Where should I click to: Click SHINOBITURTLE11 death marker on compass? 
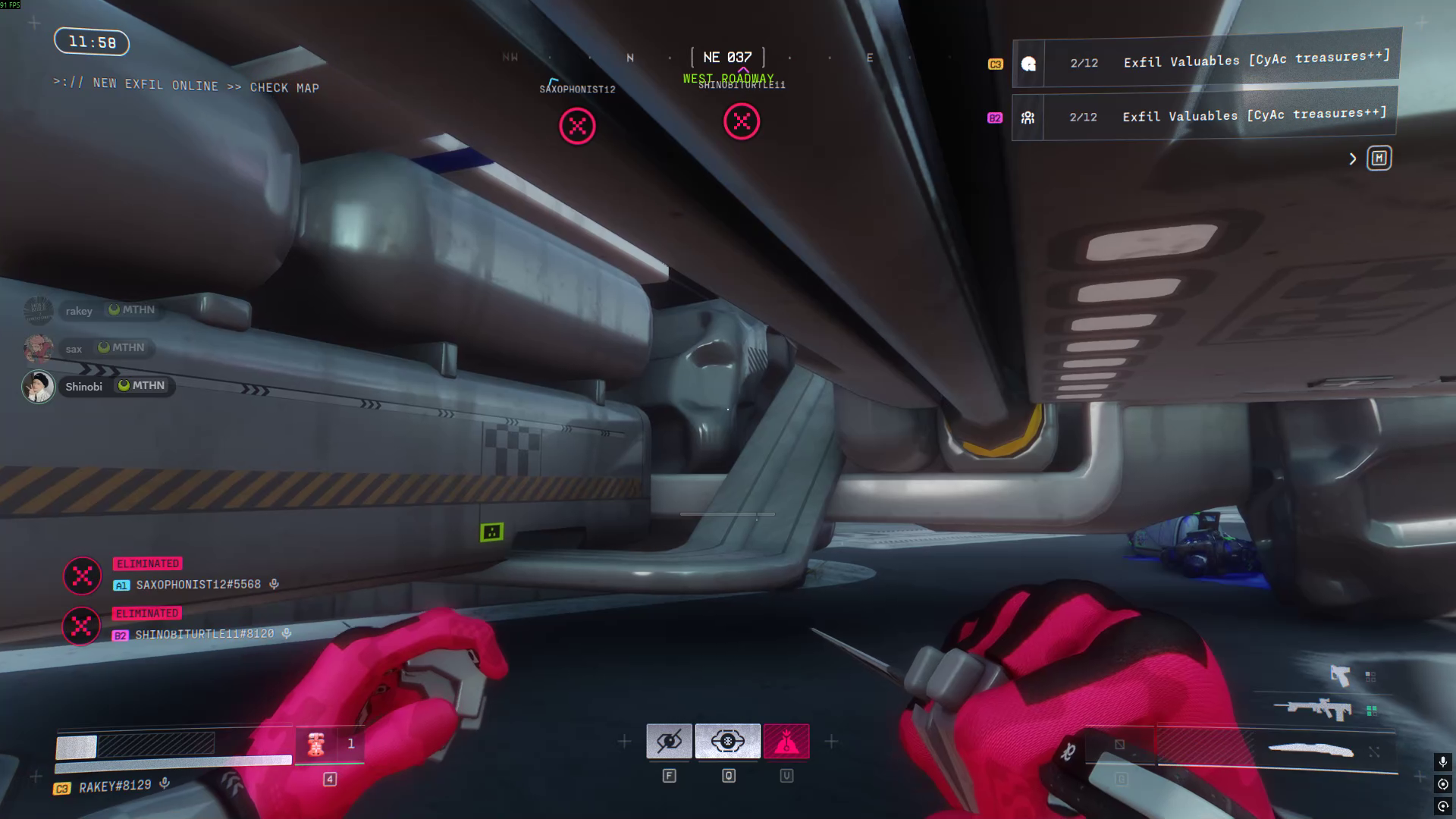[x=741, y=121]
